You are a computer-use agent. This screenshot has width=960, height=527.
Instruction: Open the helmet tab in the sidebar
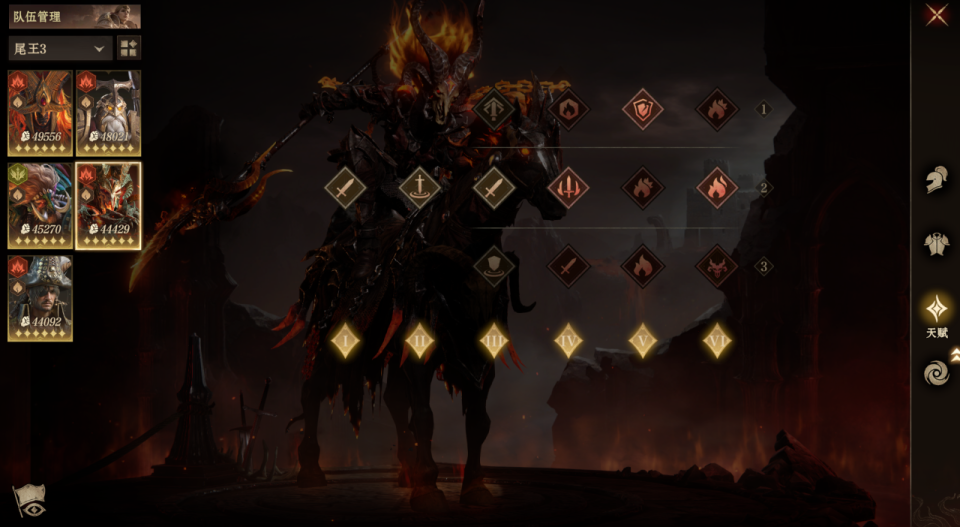pos(937,180)
